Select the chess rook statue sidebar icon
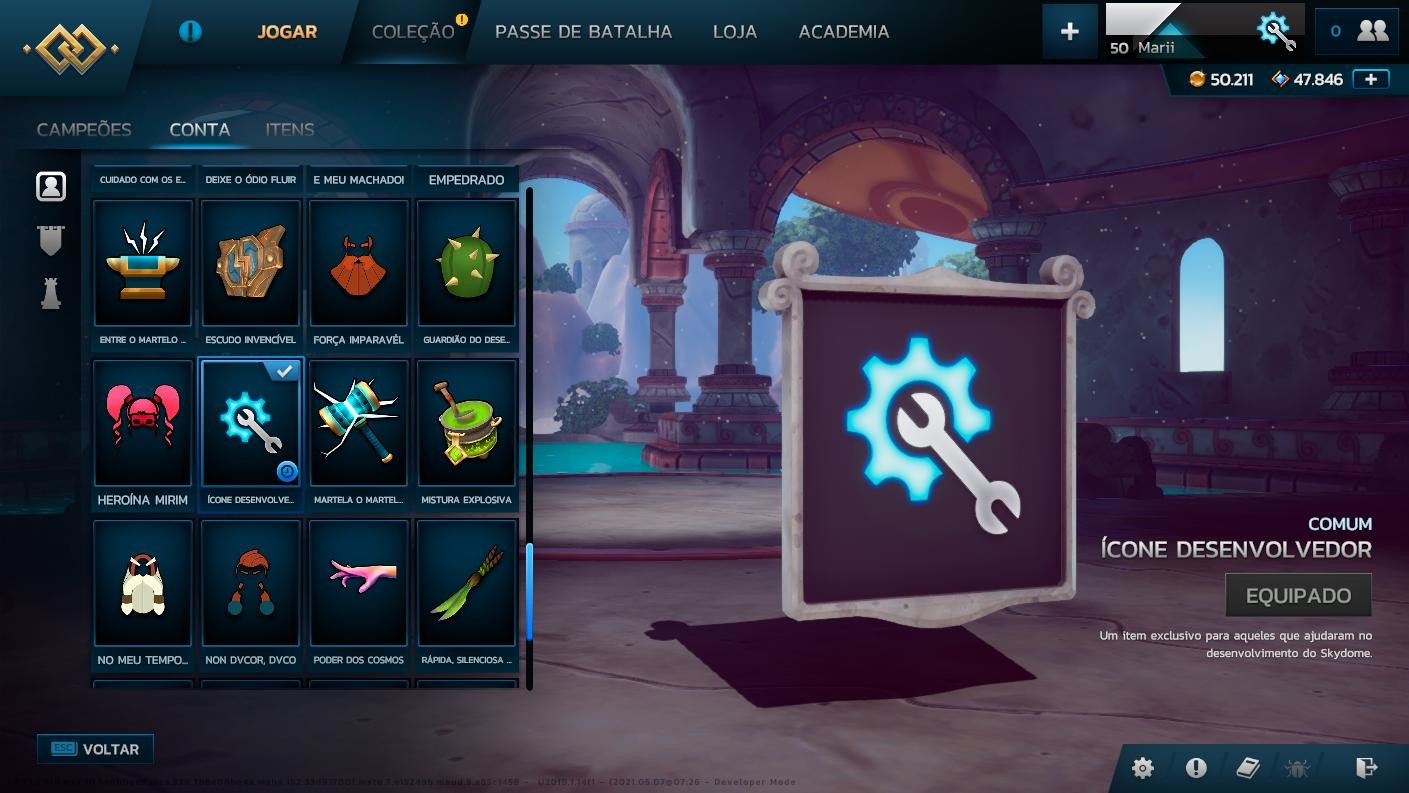 [50, 293]
